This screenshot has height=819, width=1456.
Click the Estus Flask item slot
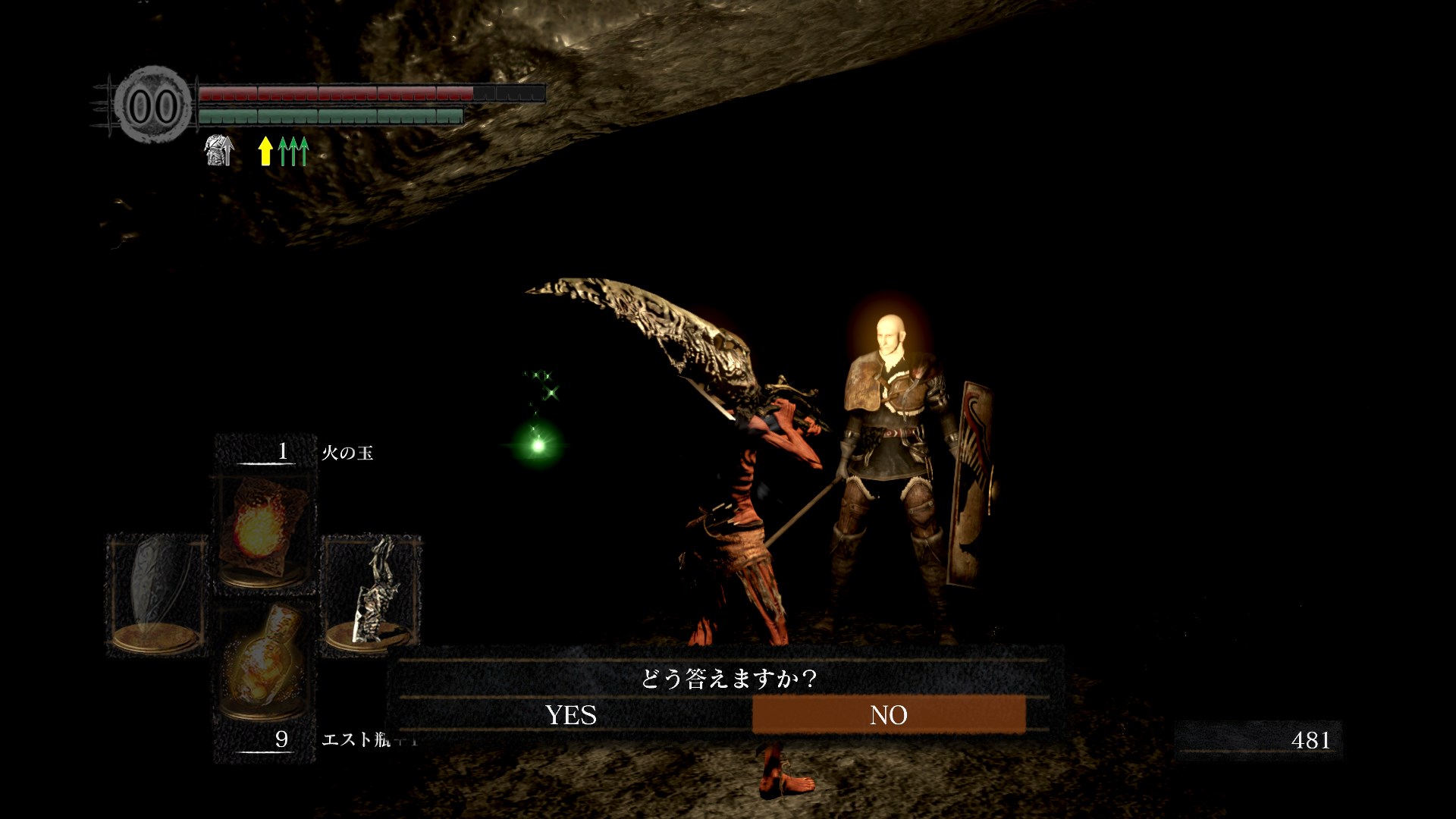tap(263, 661)
